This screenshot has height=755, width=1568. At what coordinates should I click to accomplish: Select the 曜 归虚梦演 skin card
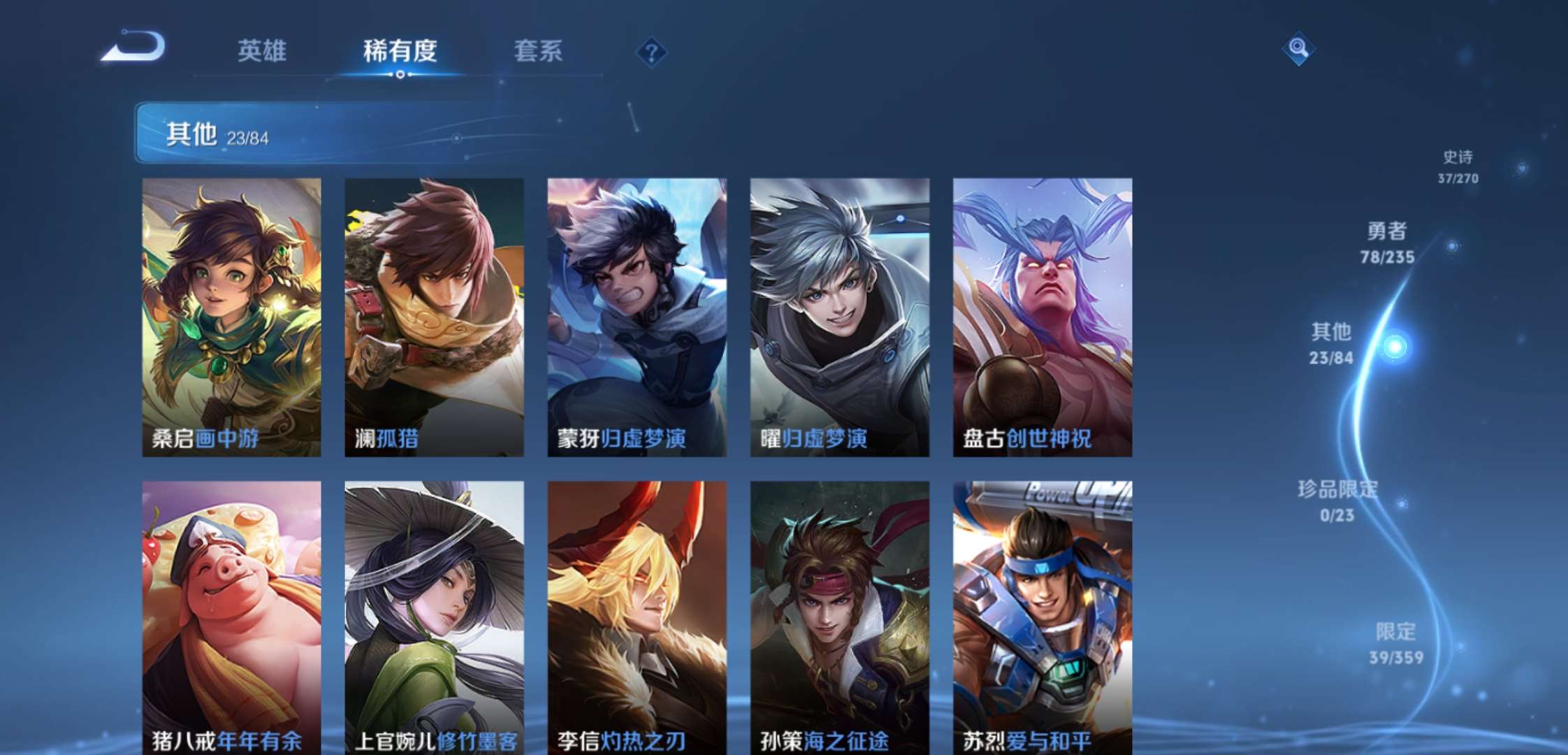point(839,315)
